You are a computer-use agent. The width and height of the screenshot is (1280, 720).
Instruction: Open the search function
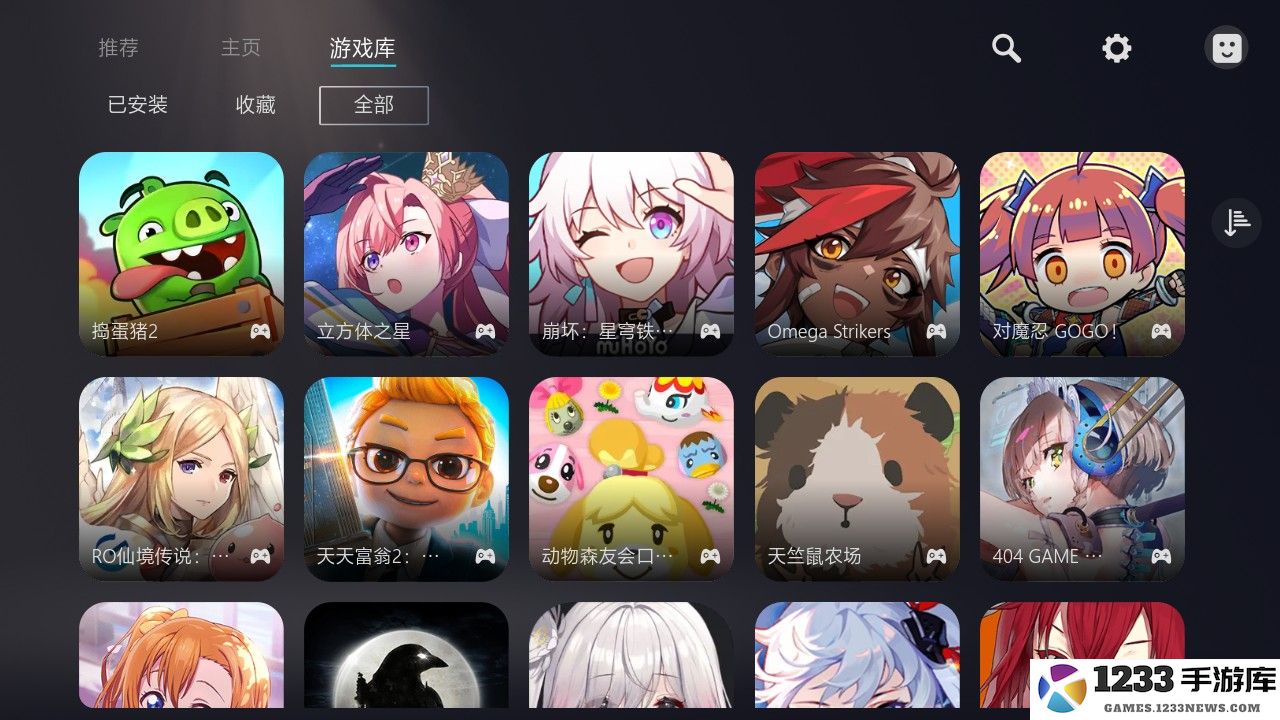tap(1005, 47)
